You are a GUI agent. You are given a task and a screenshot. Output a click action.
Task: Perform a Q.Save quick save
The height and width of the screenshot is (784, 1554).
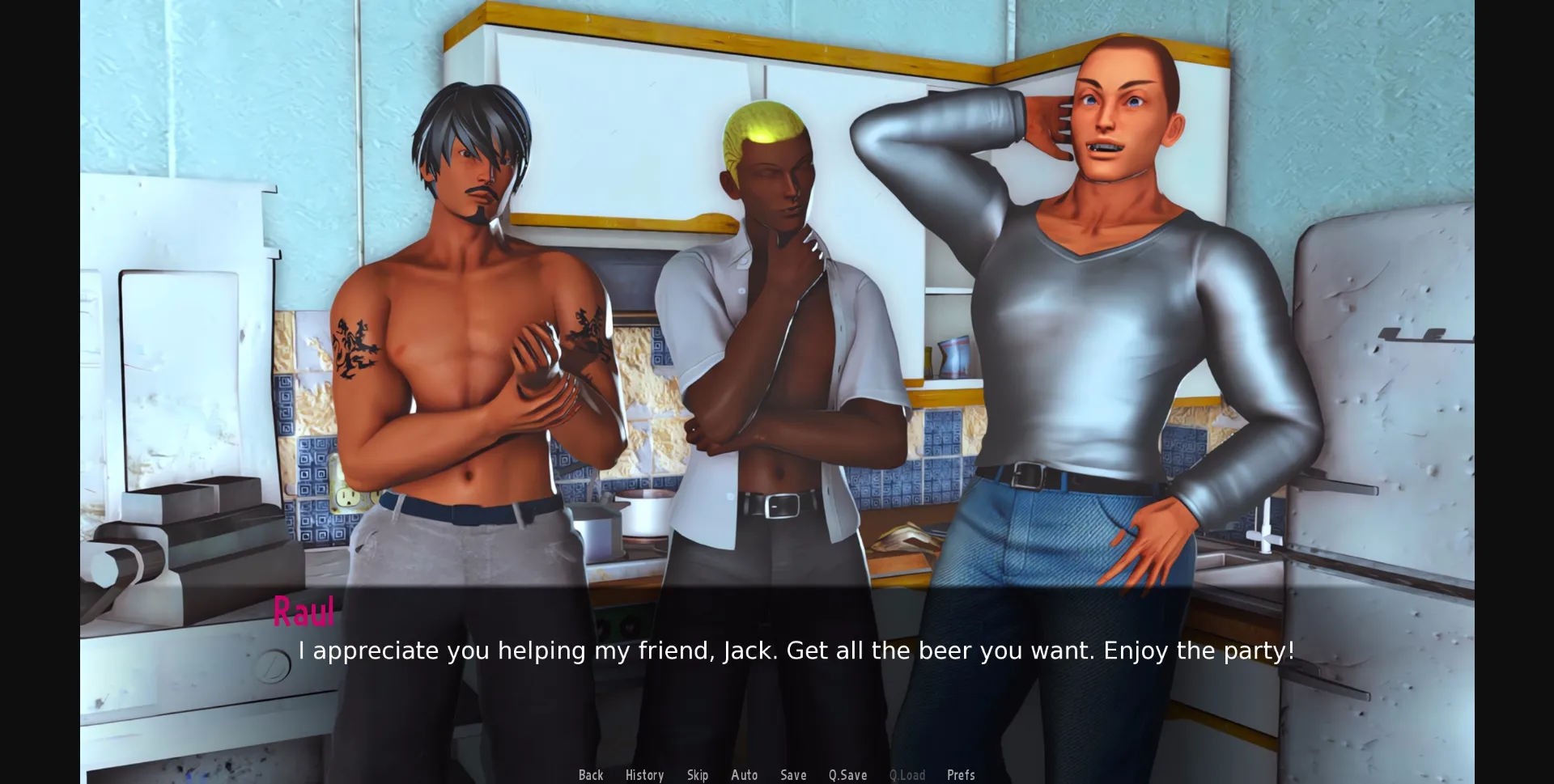[847, 774]
